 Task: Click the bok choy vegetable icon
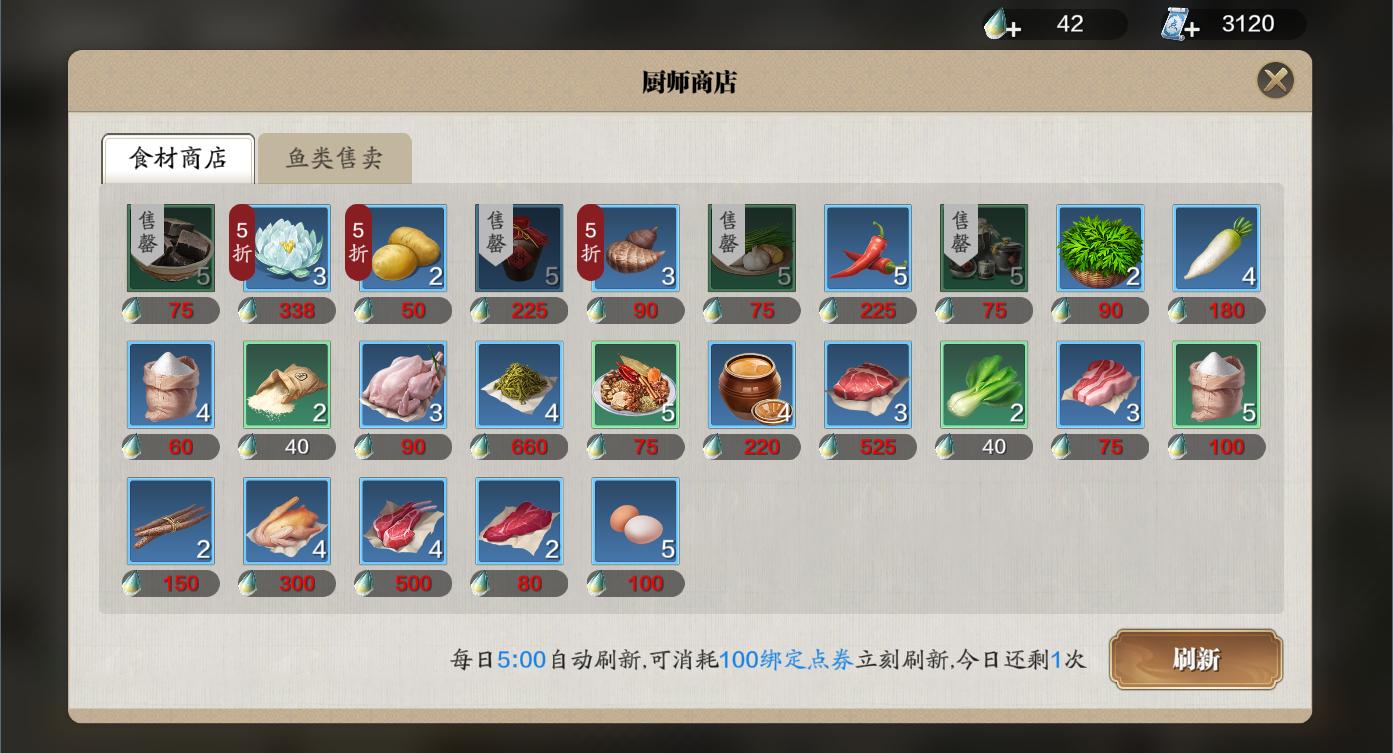point(983,384)
